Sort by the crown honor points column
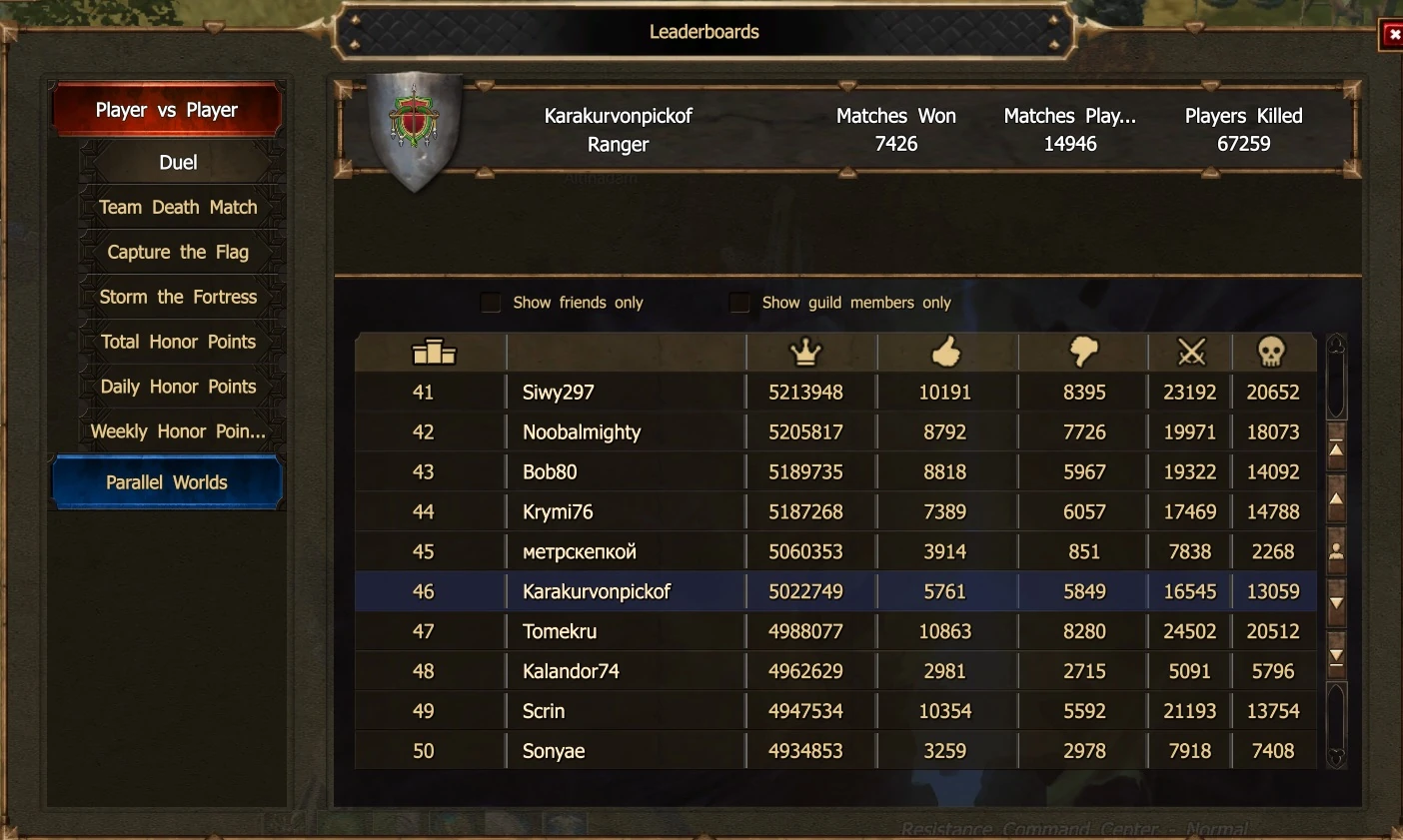 click(x=806, y=352)
